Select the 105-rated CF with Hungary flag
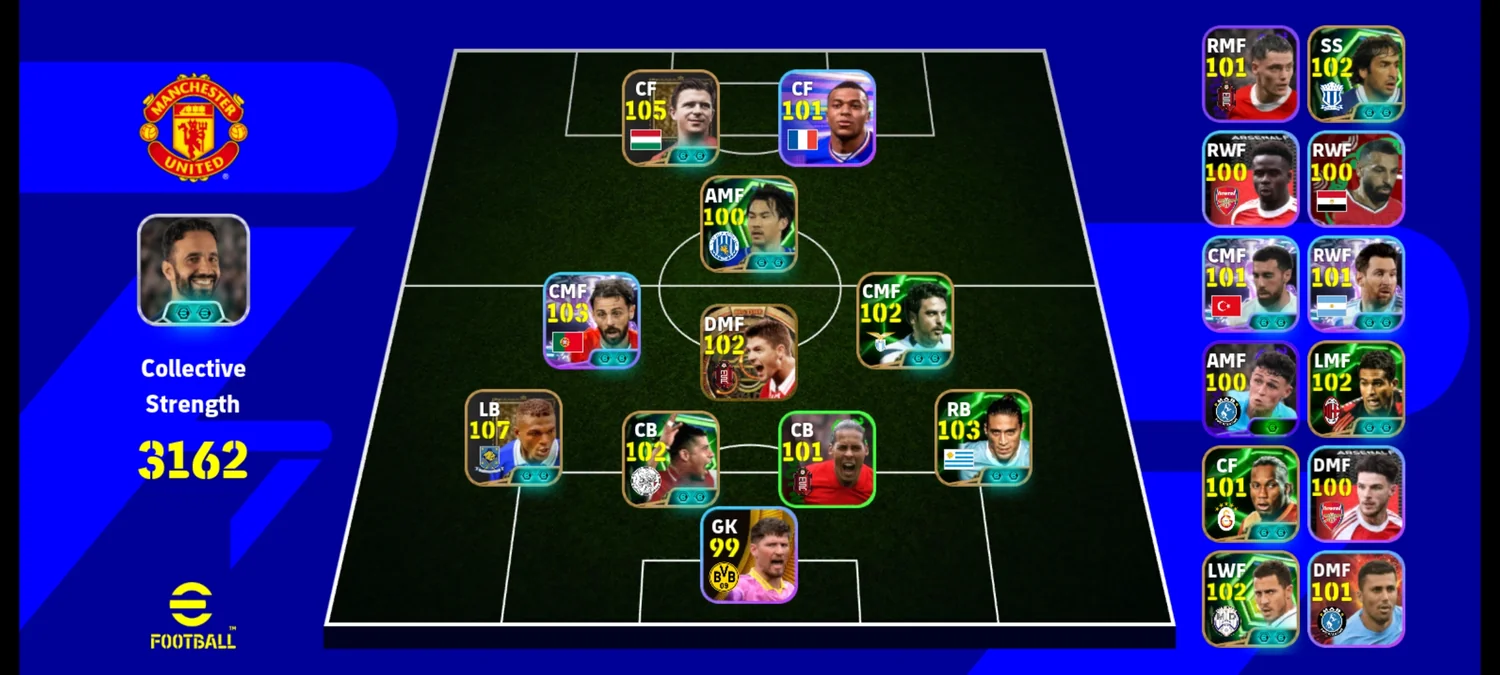1500x675 pixels. [x=670, y=117]
